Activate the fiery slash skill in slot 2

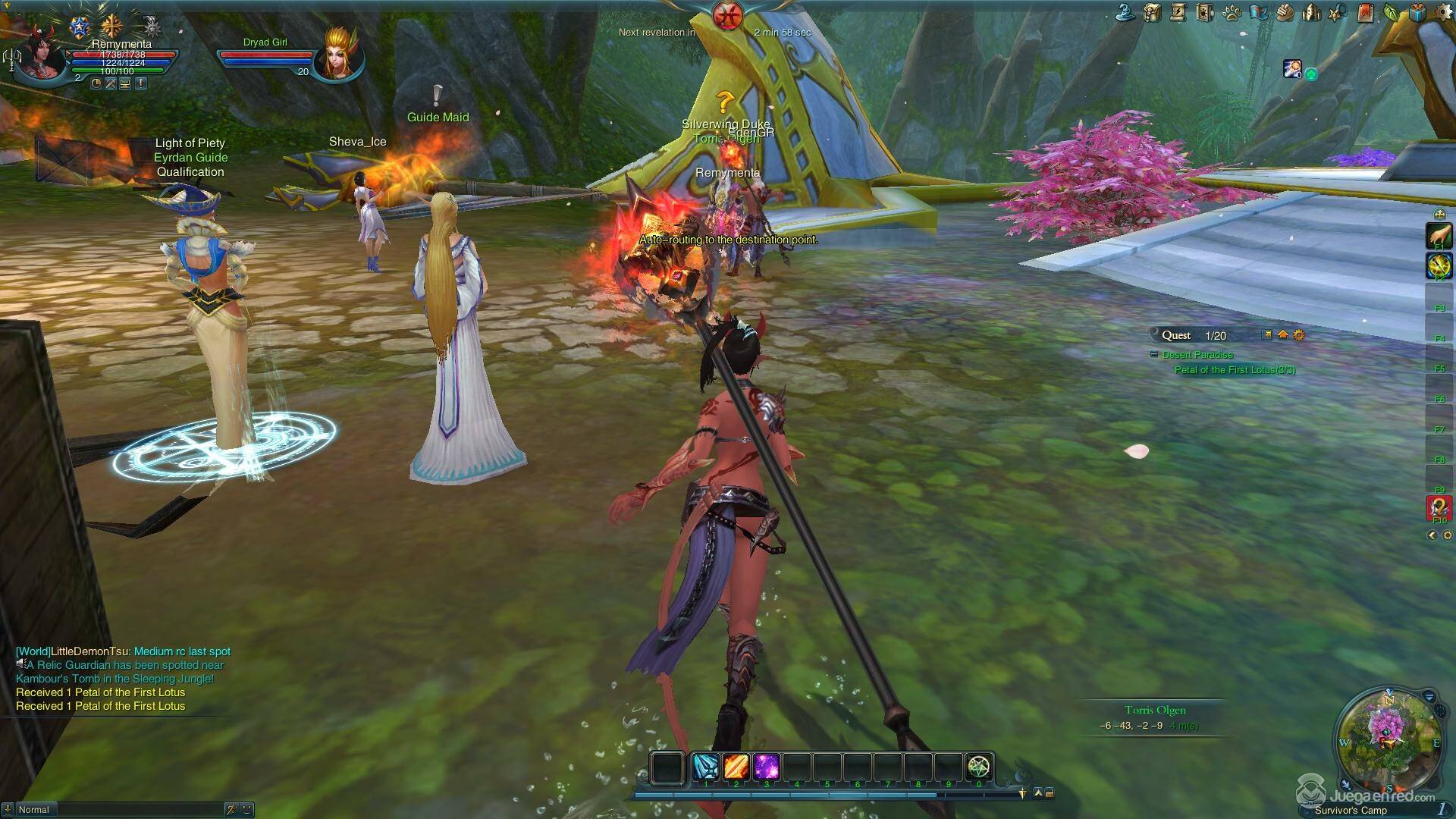coord(736,767)
